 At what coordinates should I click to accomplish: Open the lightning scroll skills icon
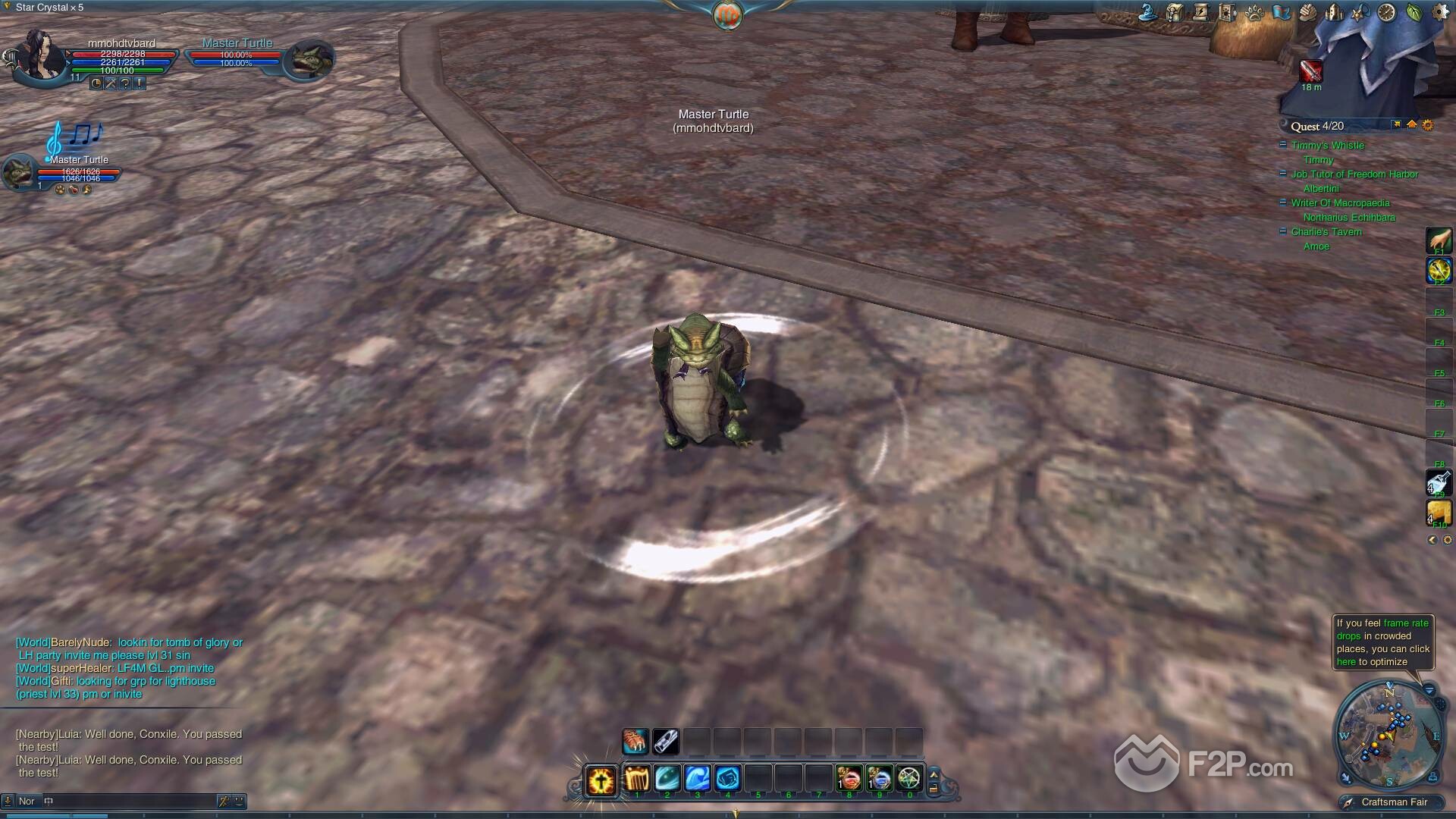(1200, 12)
